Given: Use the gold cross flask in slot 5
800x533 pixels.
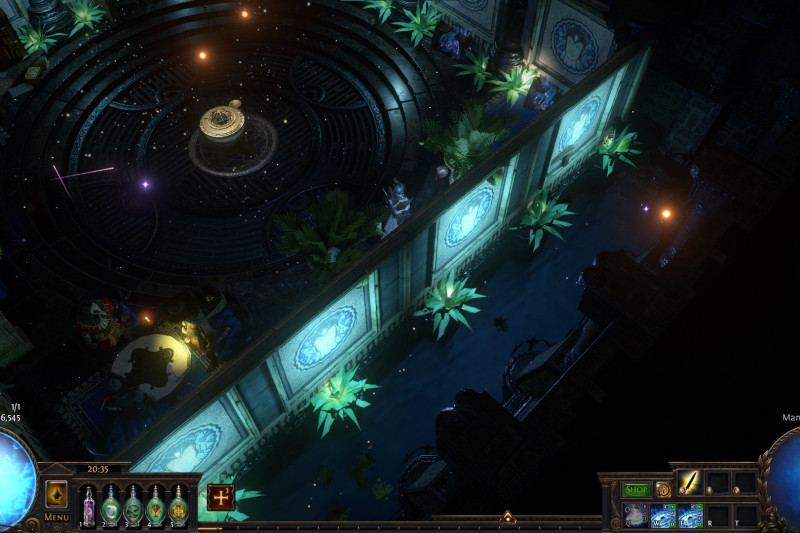Looking at the screenshot, I should point(179,503).
